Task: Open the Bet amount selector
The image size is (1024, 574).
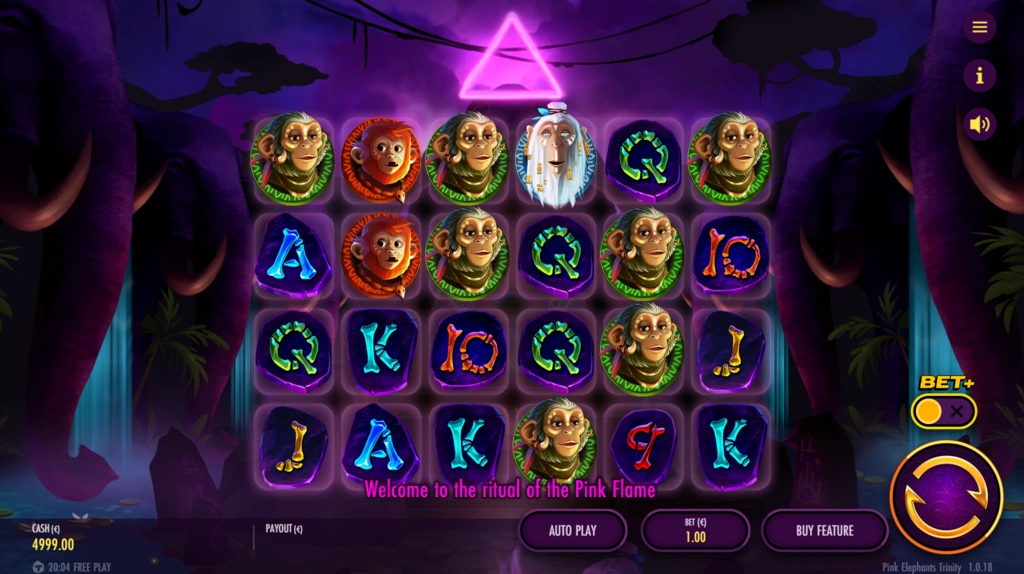Action: pos(695,530)
